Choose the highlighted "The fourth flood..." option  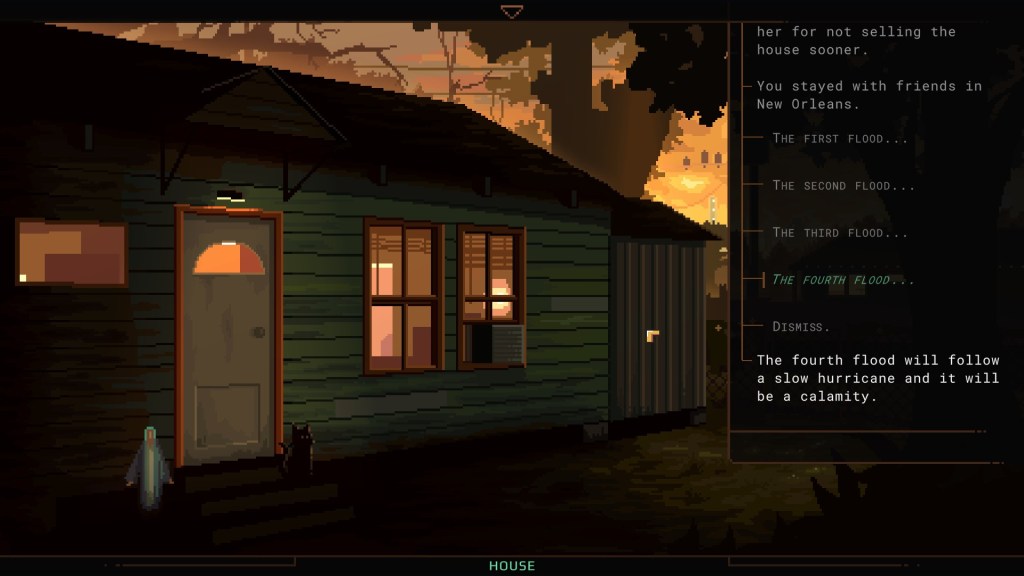click(842, 280)
